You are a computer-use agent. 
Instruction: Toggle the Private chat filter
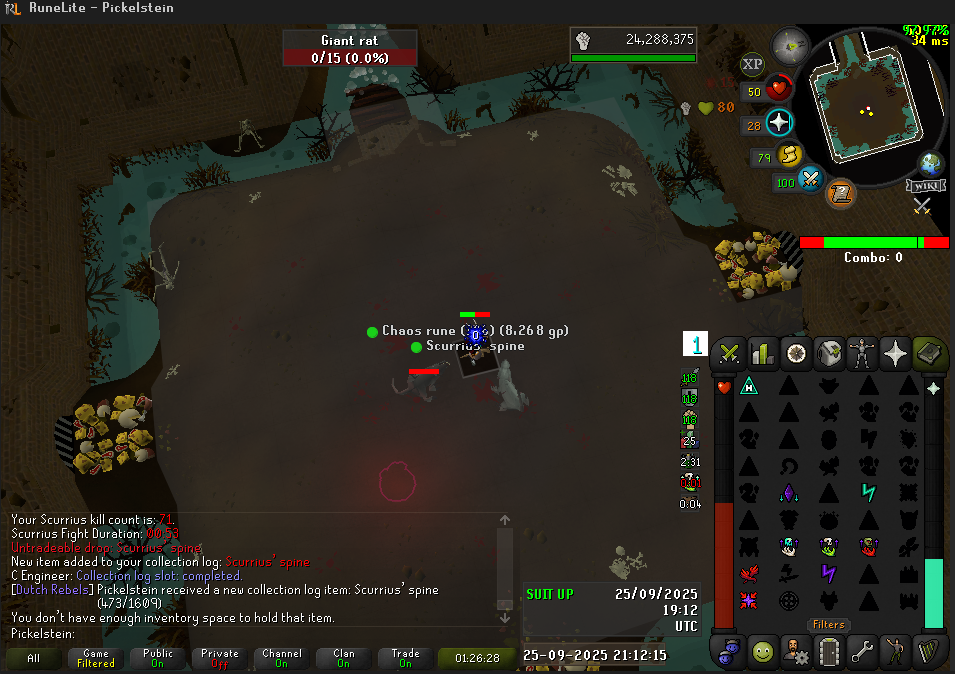click(x=219, y=658)
